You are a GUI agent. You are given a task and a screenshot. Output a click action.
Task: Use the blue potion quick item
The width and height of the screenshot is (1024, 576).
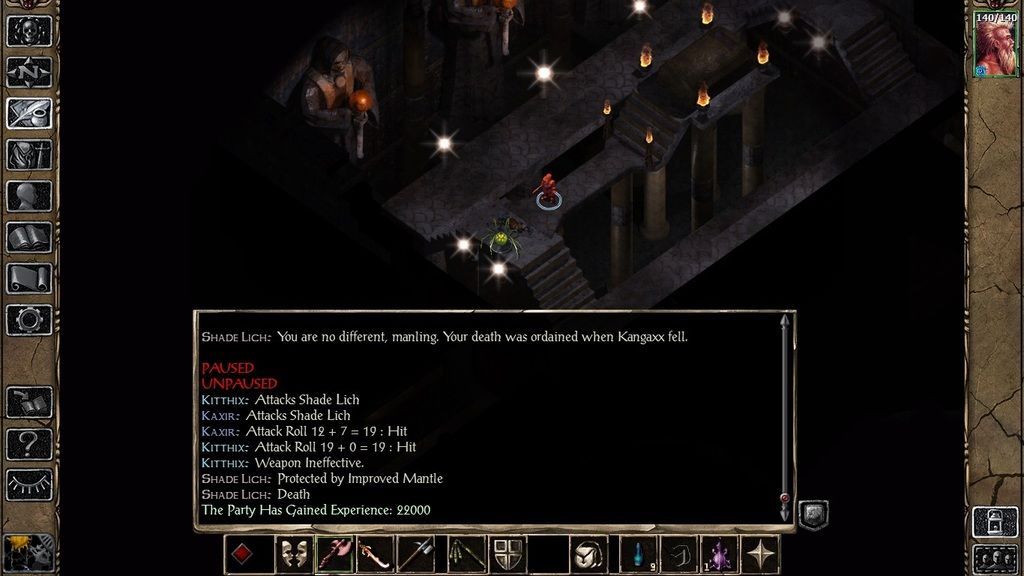[x=637, y=555]
